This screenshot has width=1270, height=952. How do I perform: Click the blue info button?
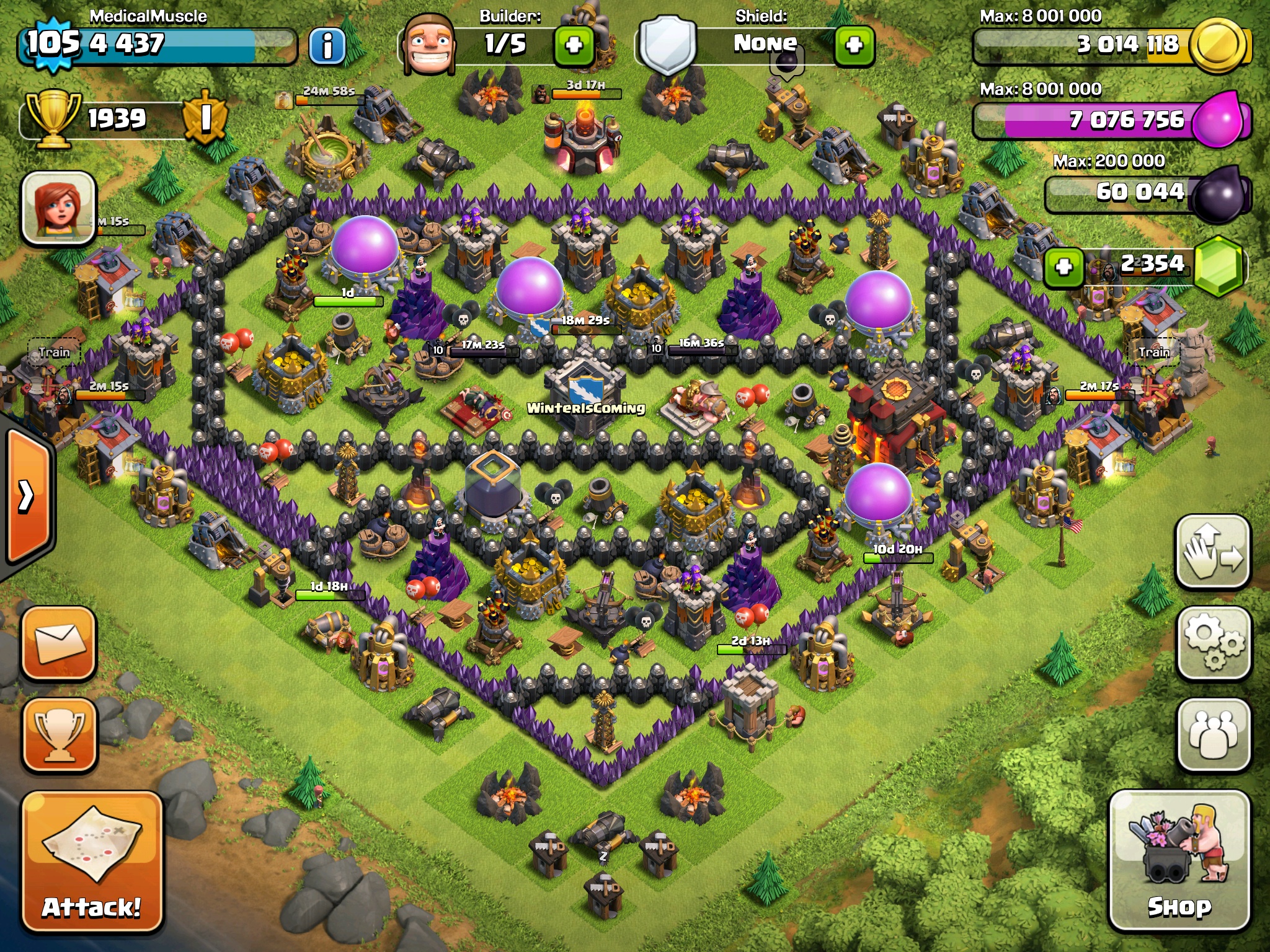click(327, 46)
